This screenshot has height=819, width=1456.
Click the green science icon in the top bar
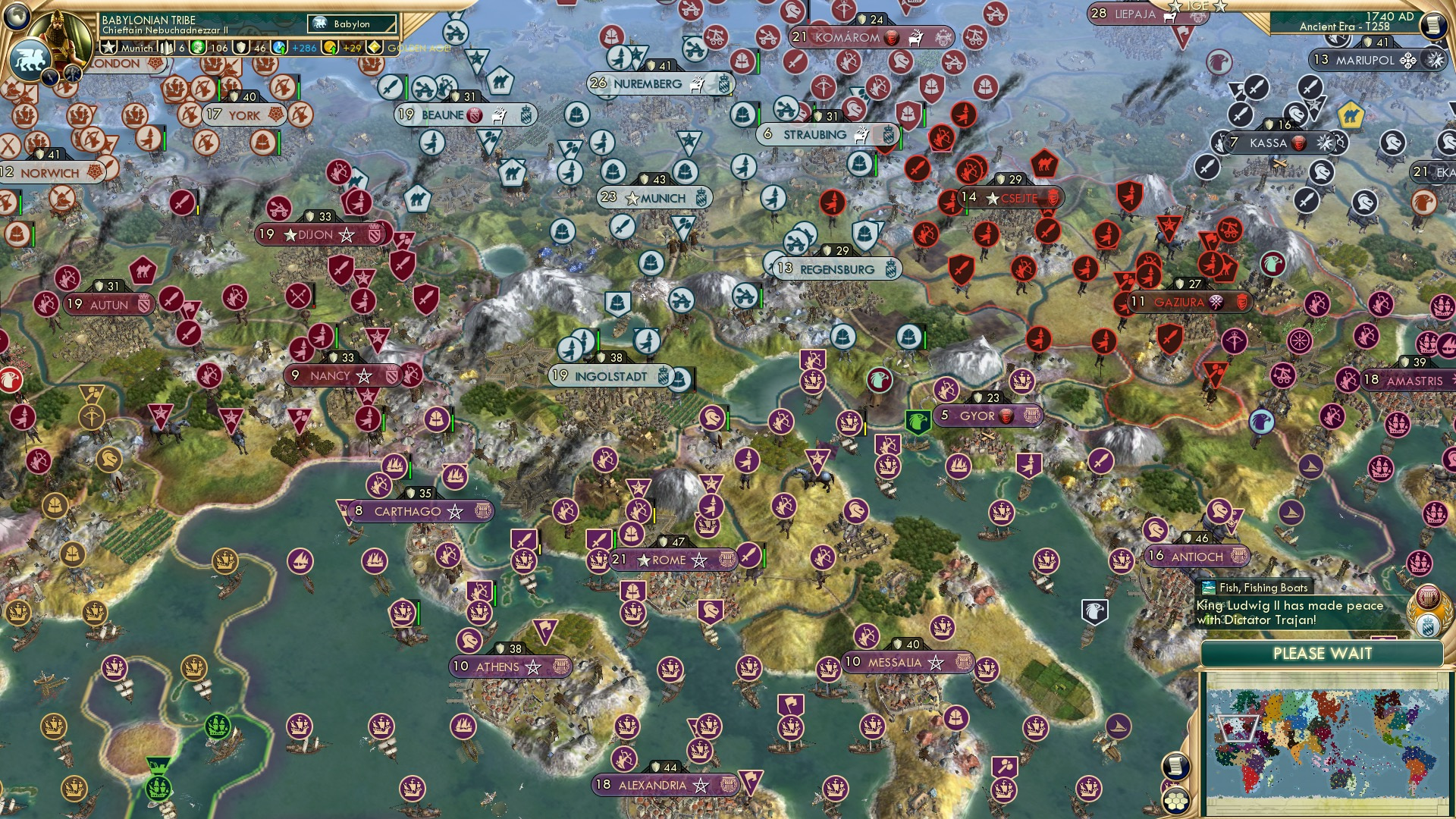[x=196, y=49]
